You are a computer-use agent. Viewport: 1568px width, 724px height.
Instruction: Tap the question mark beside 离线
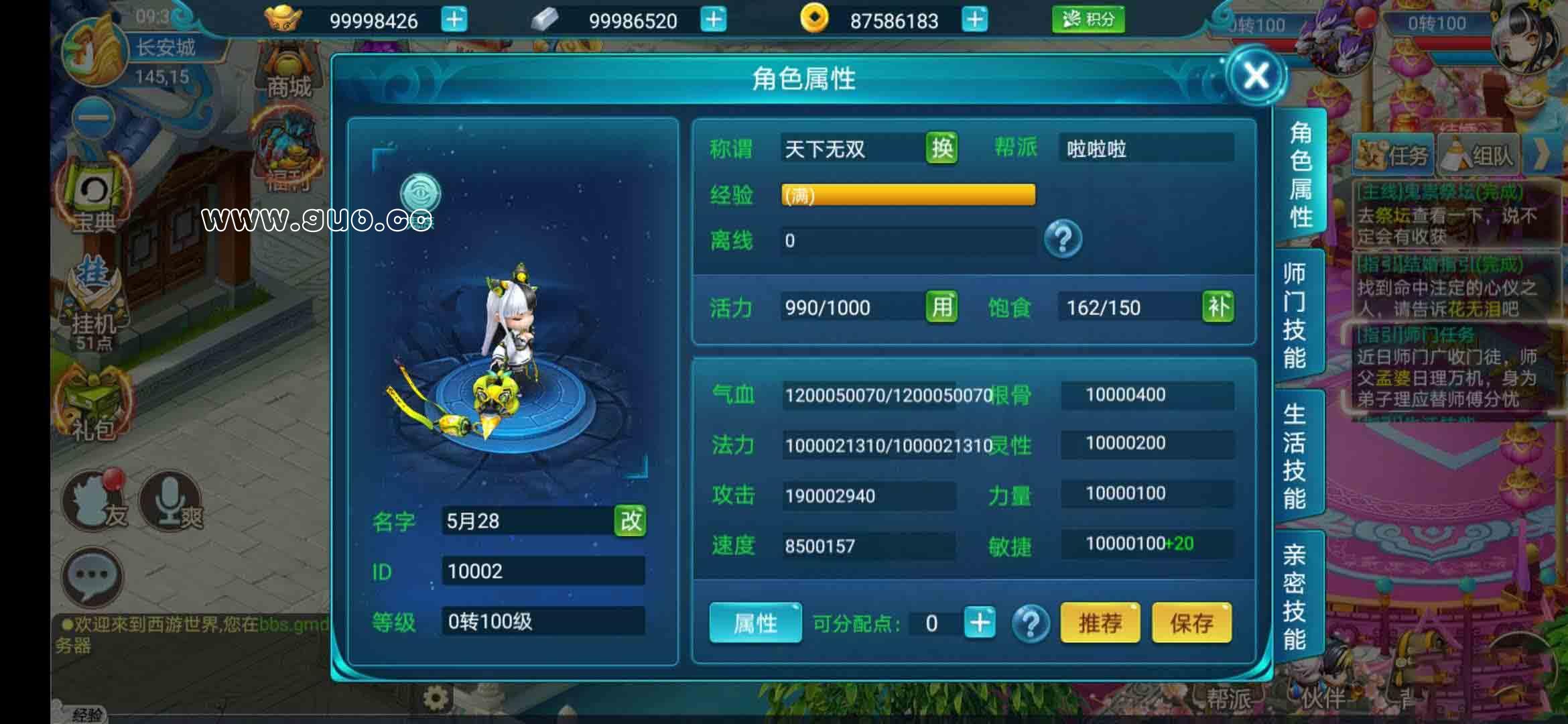1064,240
